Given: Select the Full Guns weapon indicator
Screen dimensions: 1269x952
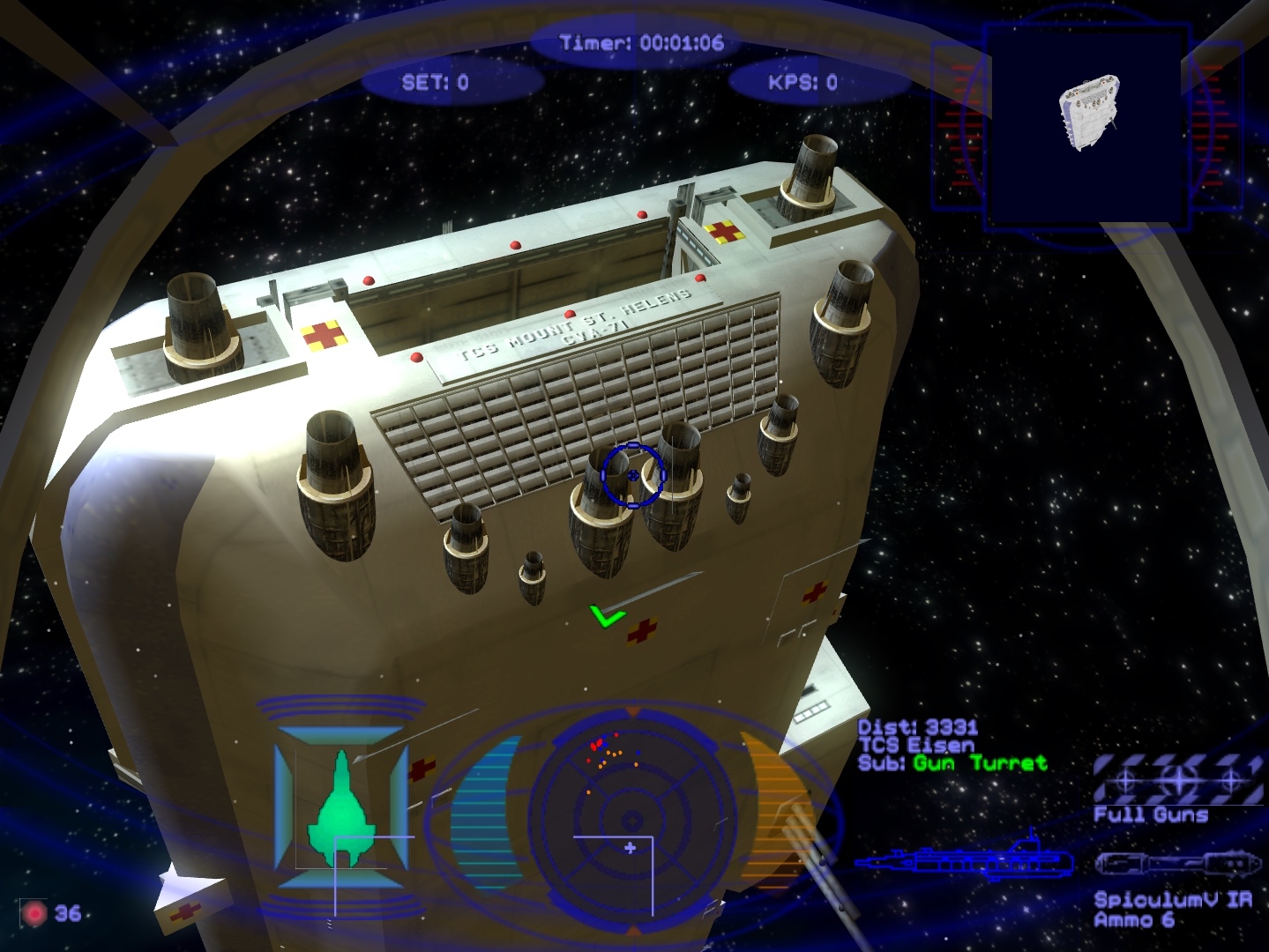Looking at the screenshot, I should click(1177, 780).
